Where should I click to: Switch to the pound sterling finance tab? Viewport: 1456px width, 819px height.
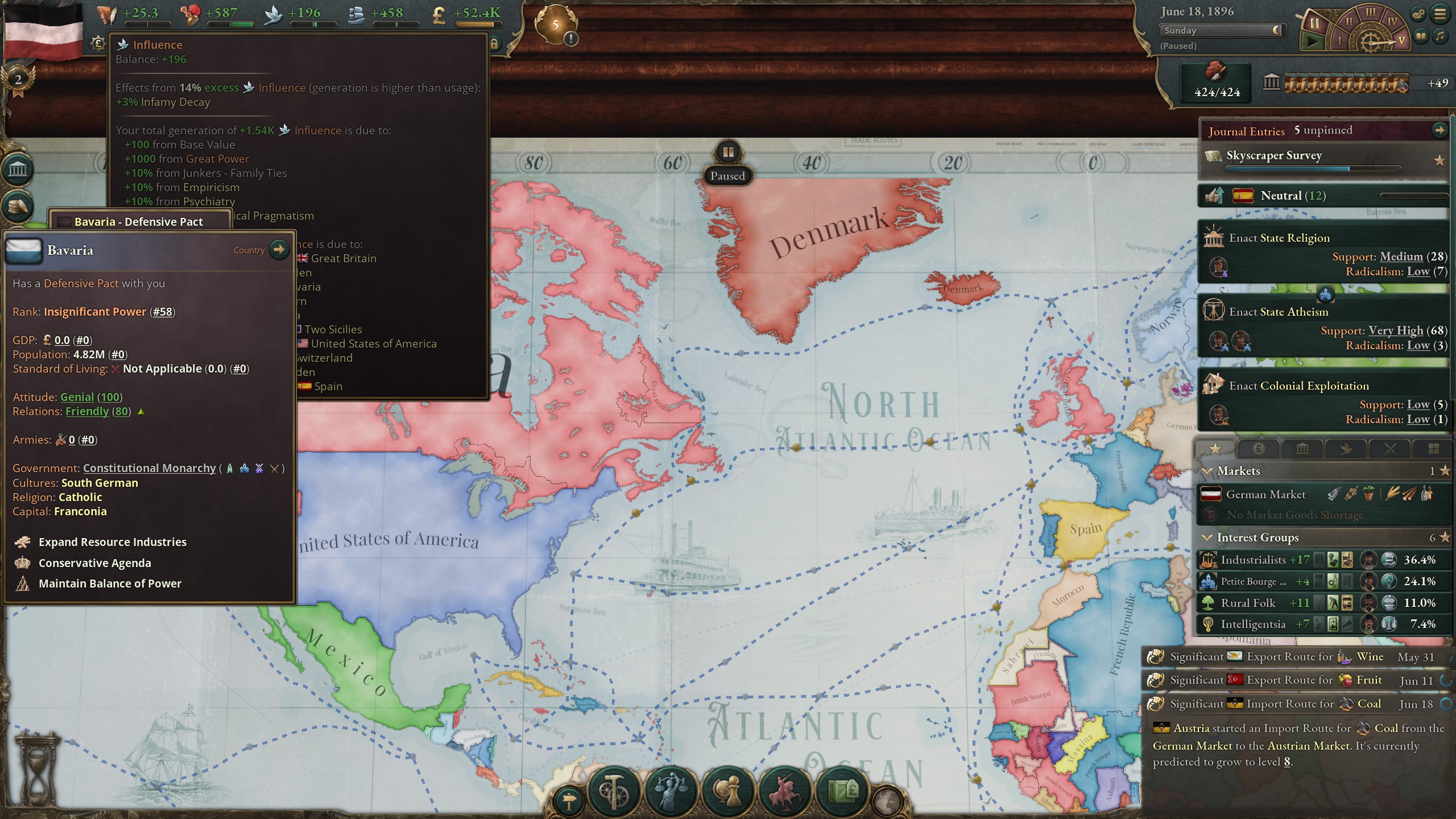[1259, 449]
